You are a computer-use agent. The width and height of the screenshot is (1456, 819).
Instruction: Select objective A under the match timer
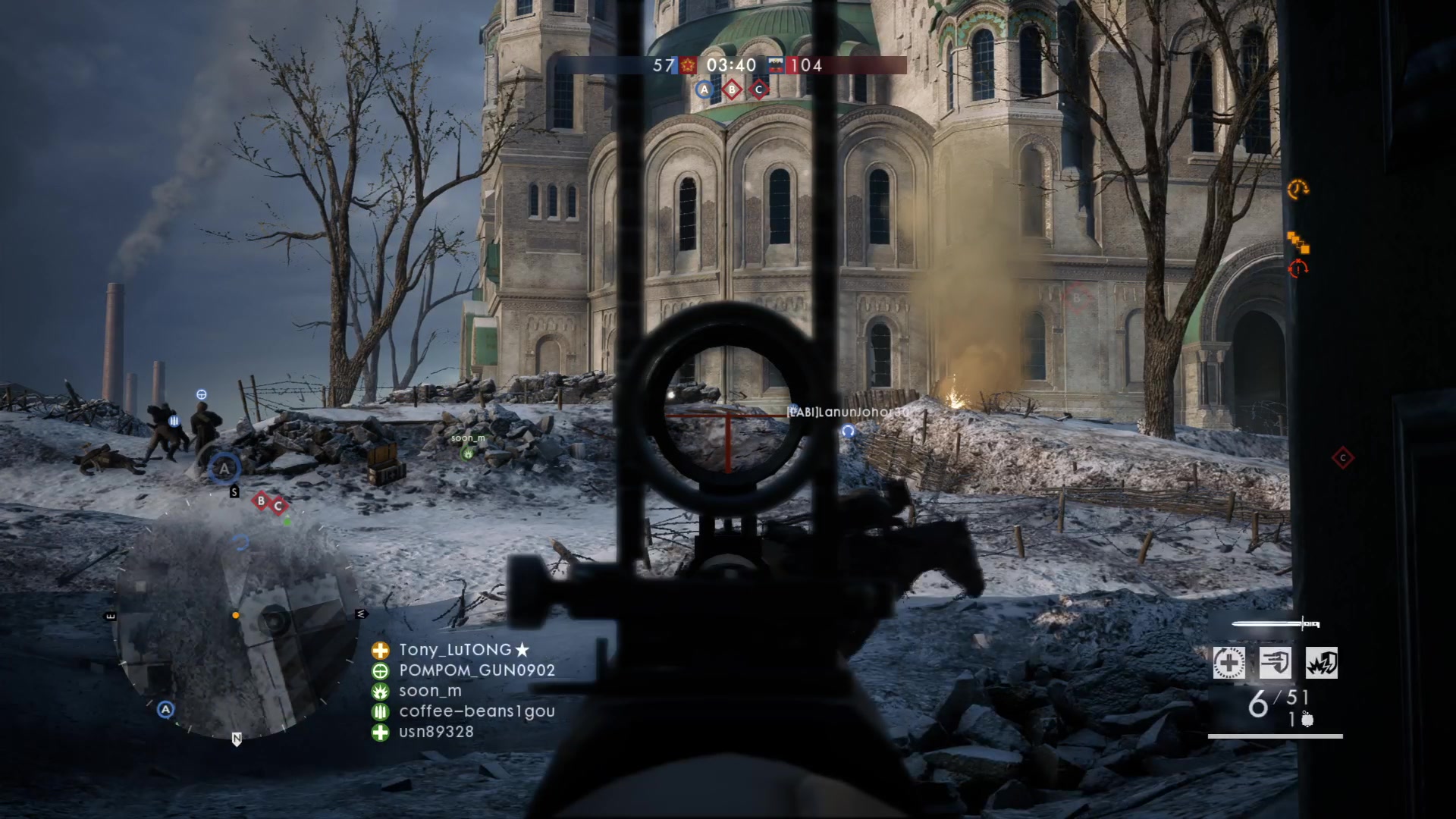coord(704,89)
